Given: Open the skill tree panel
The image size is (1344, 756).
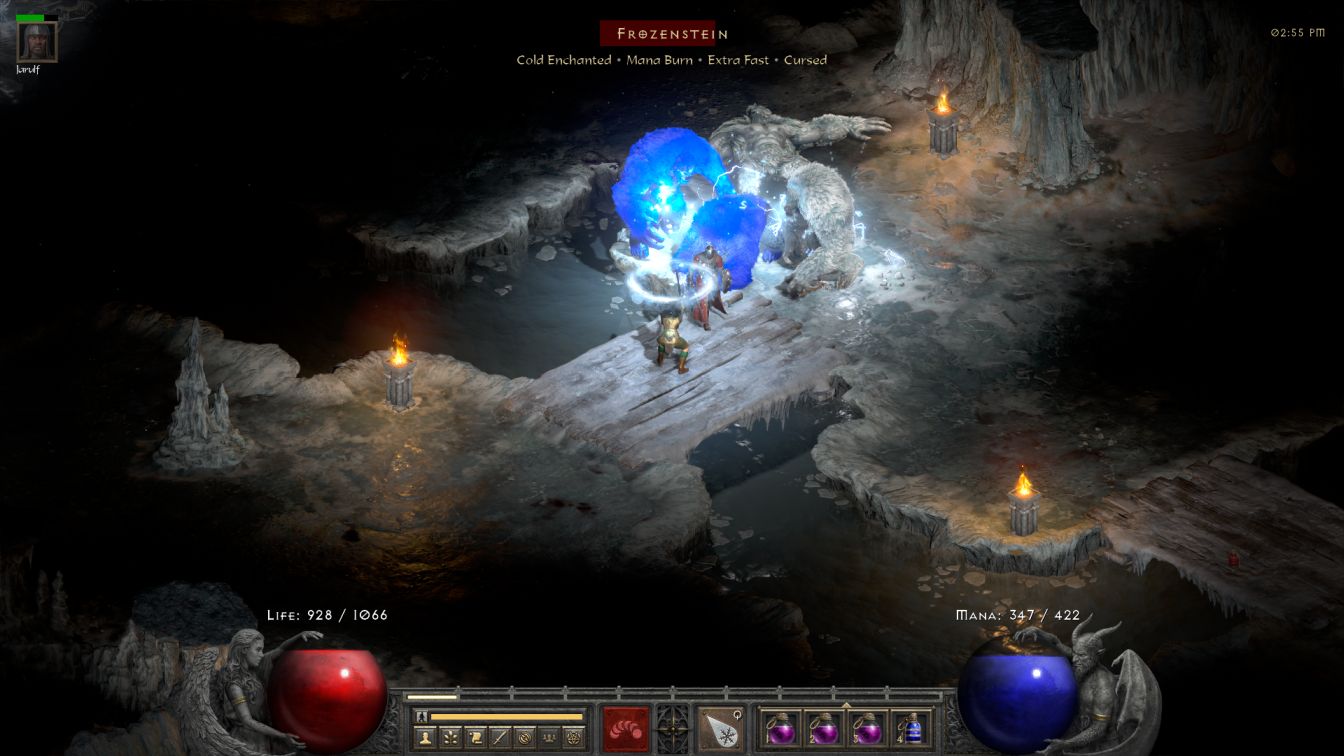Looking at the screenshot, I should pyautogui.click(x=450, y=738).
